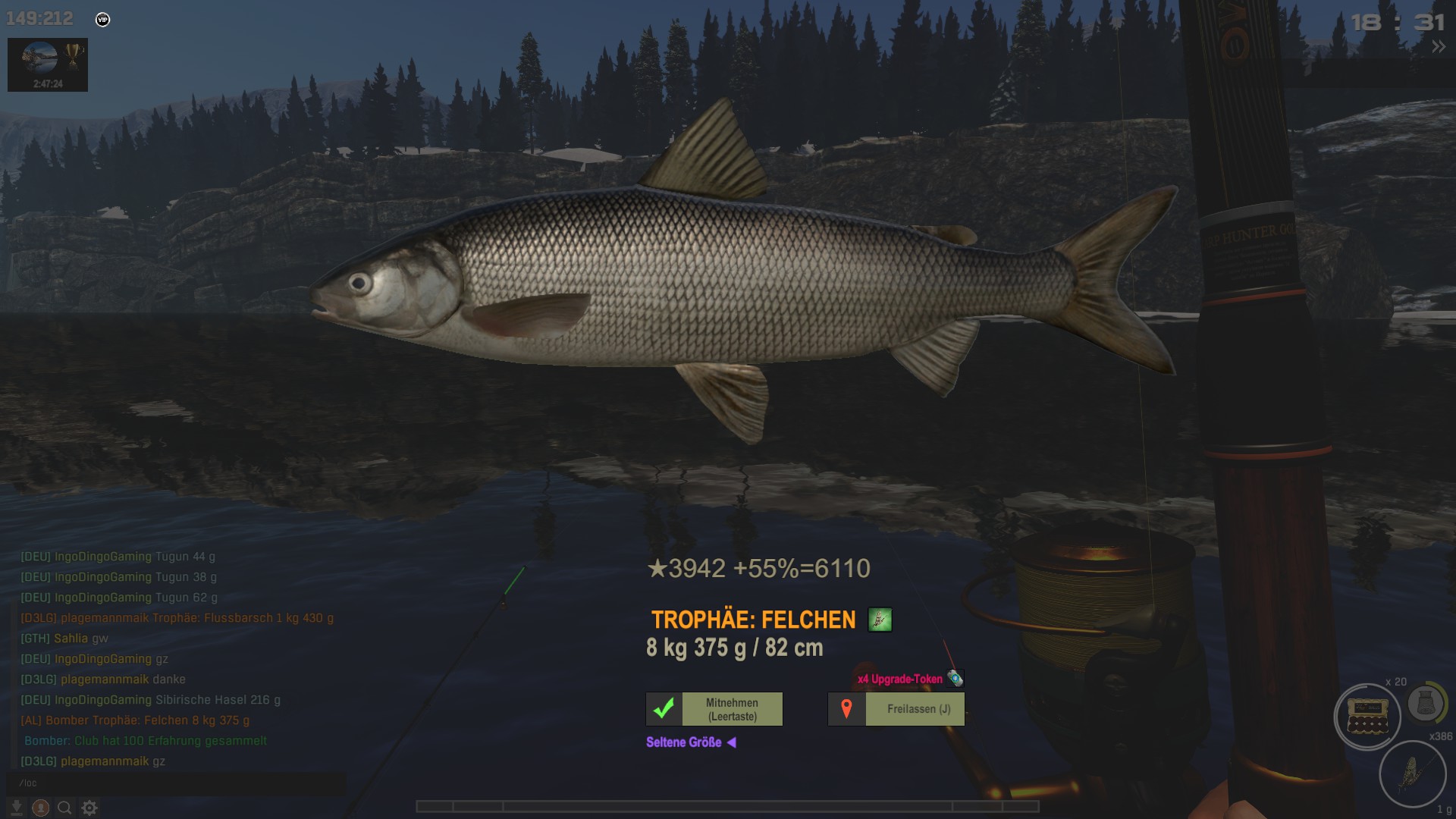Click the green icon beside Trophäe: Felchen
The width and height of the screenshot is (1456, 819).
[x=880, y=620]
